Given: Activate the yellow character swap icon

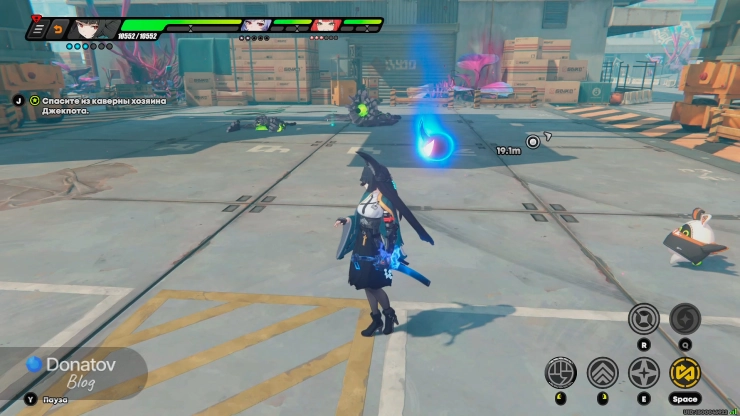Looking at the screenshot, I should click(685, 372).
